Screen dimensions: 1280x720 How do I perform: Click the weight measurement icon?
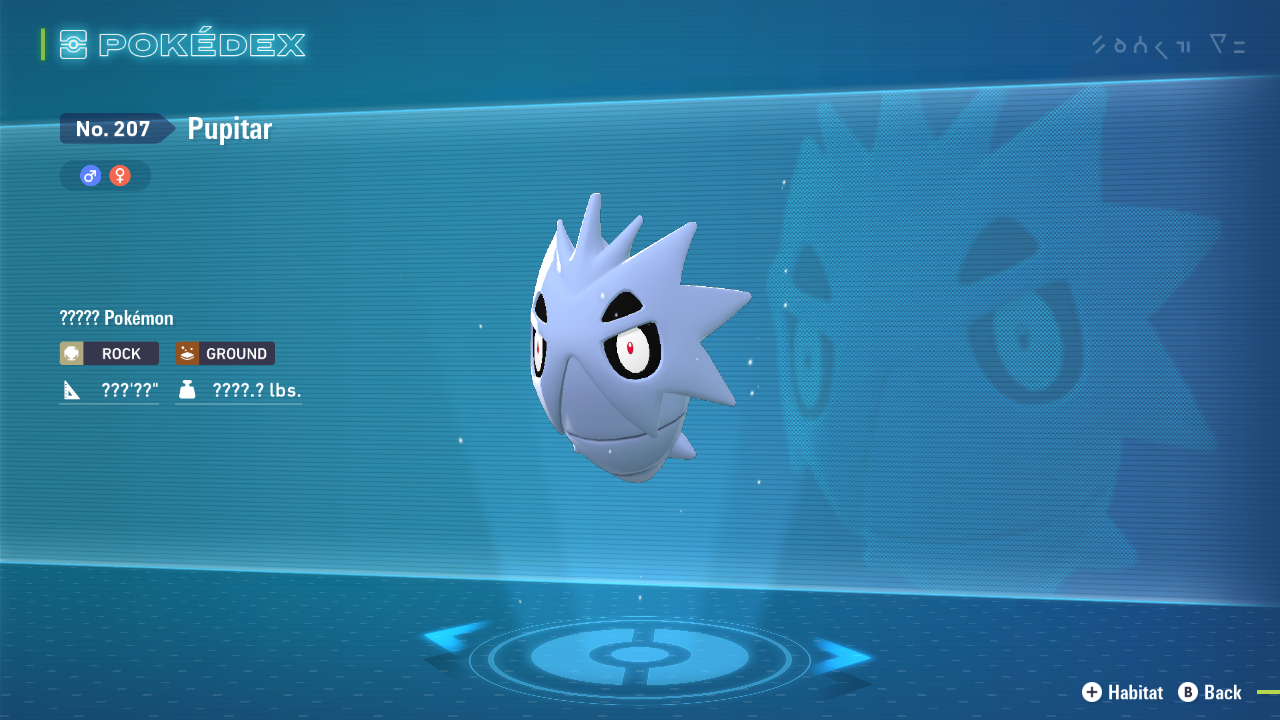click(190, 390)
